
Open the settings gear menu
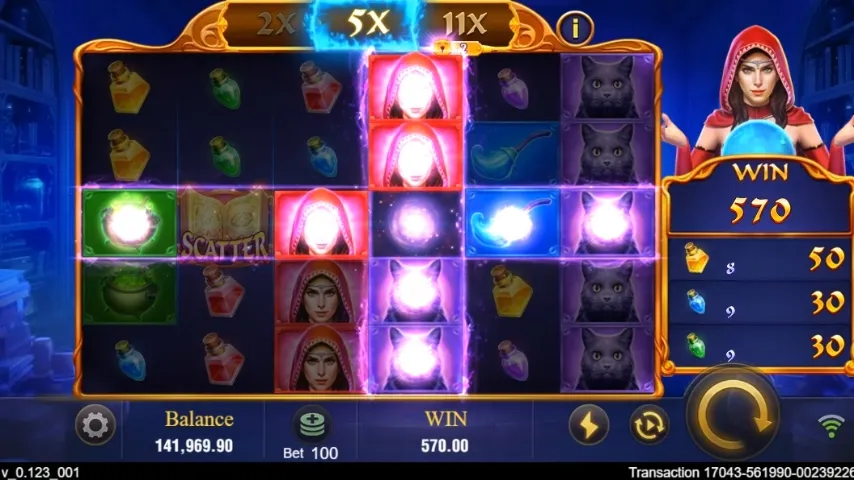pyautogui.click(x=95, y=426)
